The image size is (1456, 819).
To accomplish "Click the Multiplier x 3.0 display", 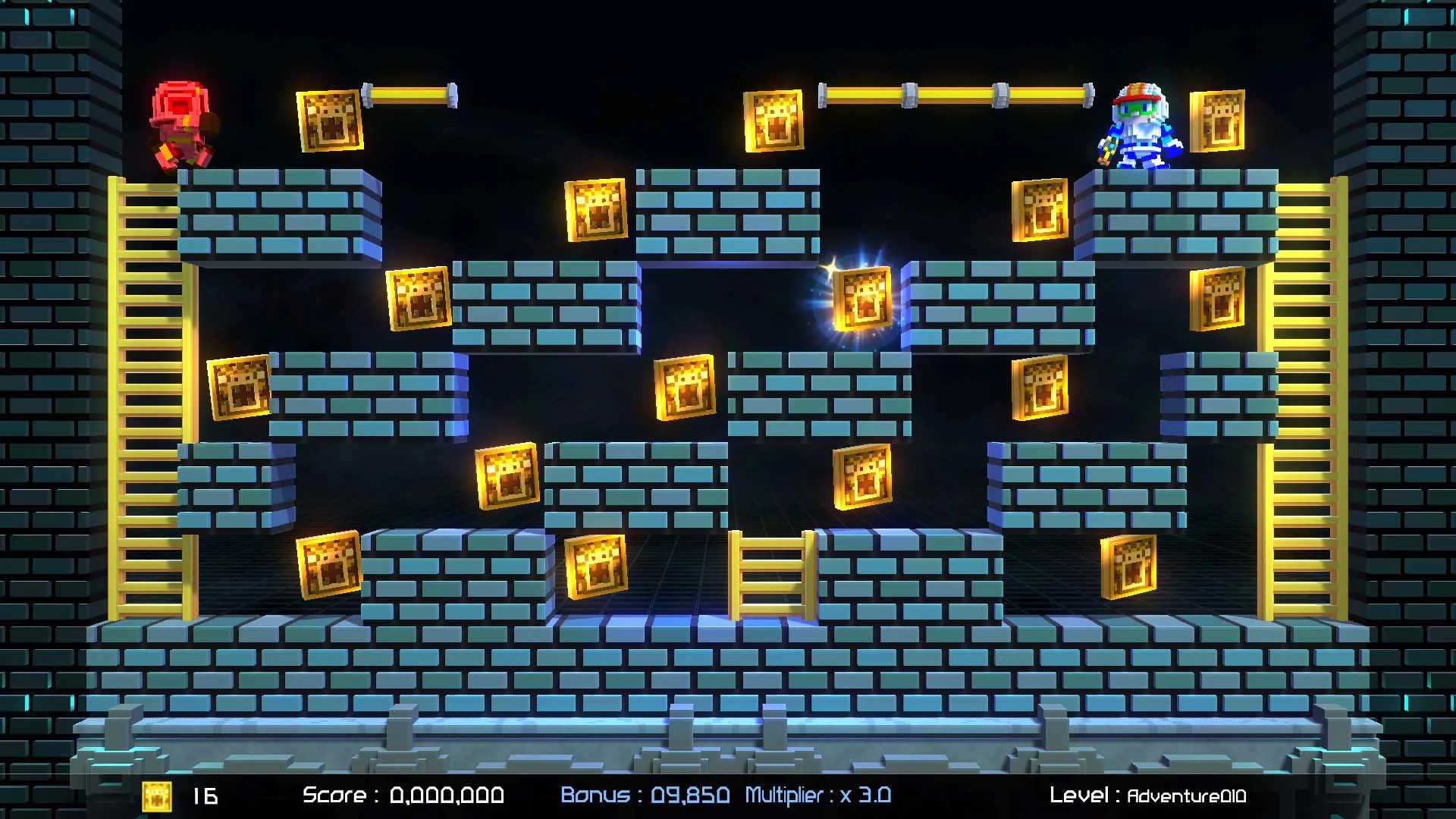I will pyautogui.click(x=817, y=795).
